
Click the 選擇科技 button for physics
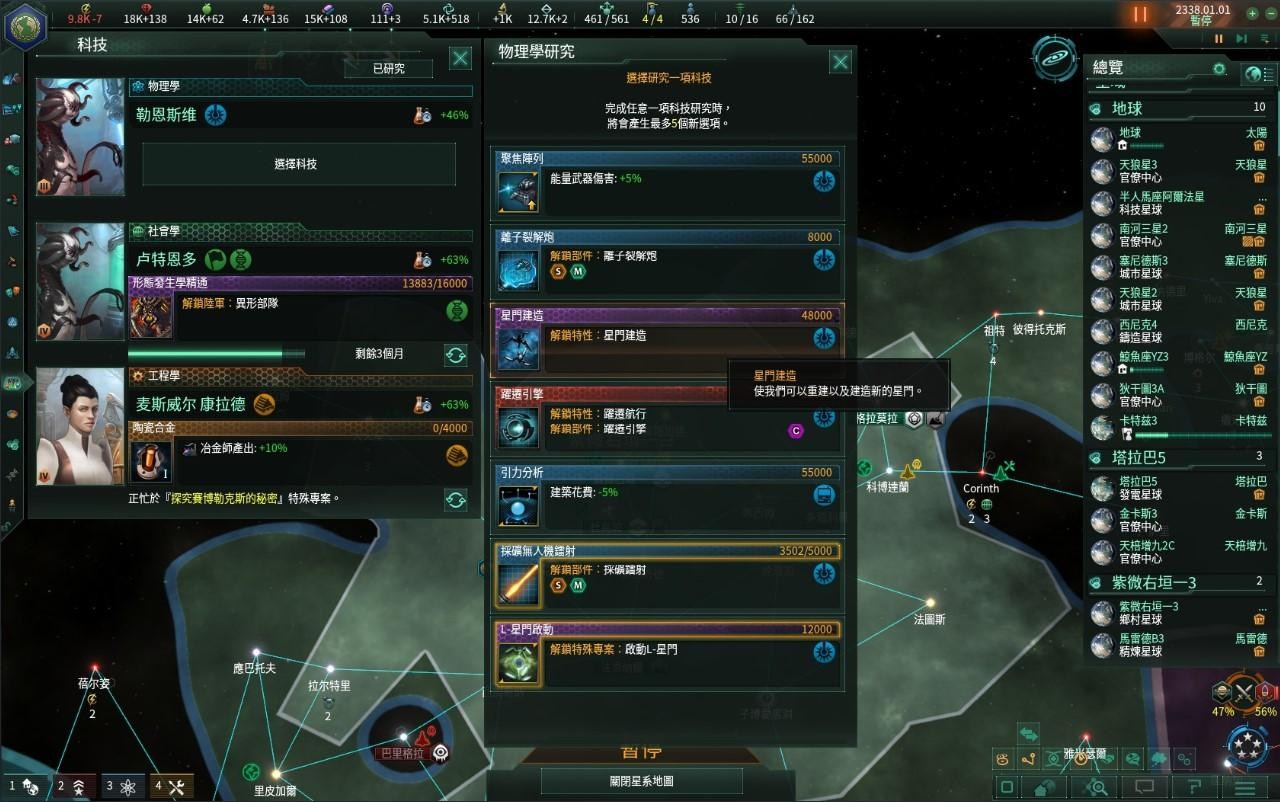298,164
